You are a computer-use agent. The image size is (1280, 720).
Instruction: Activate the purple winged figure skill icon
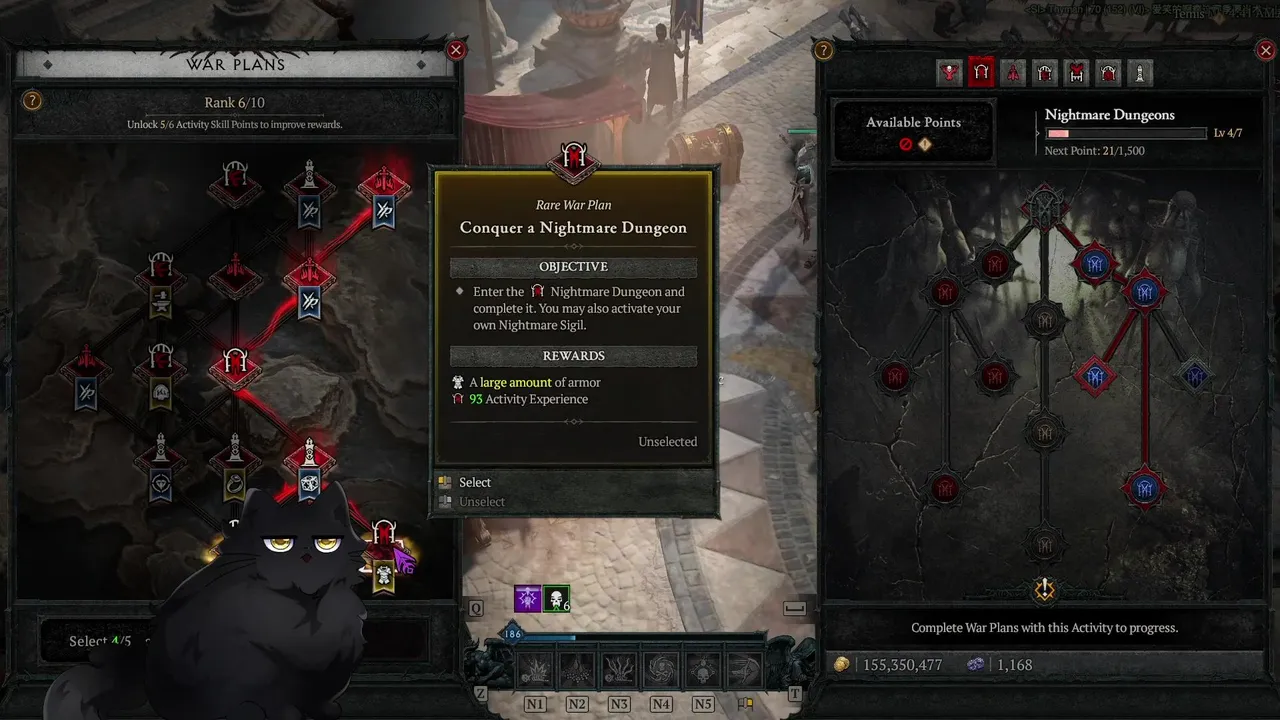528,599
